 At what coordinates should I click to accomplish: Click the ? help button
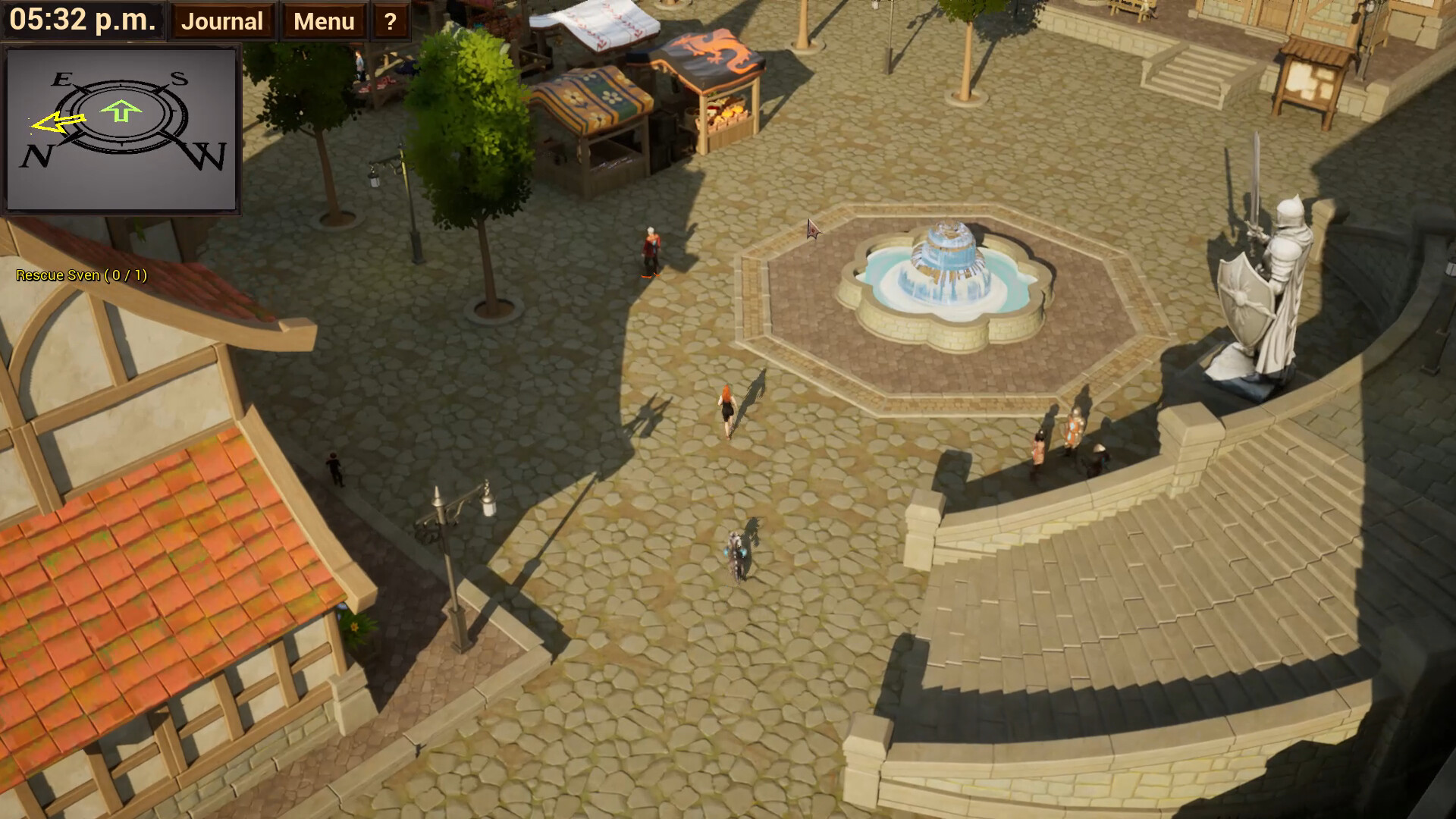click(x=389, y=22)
